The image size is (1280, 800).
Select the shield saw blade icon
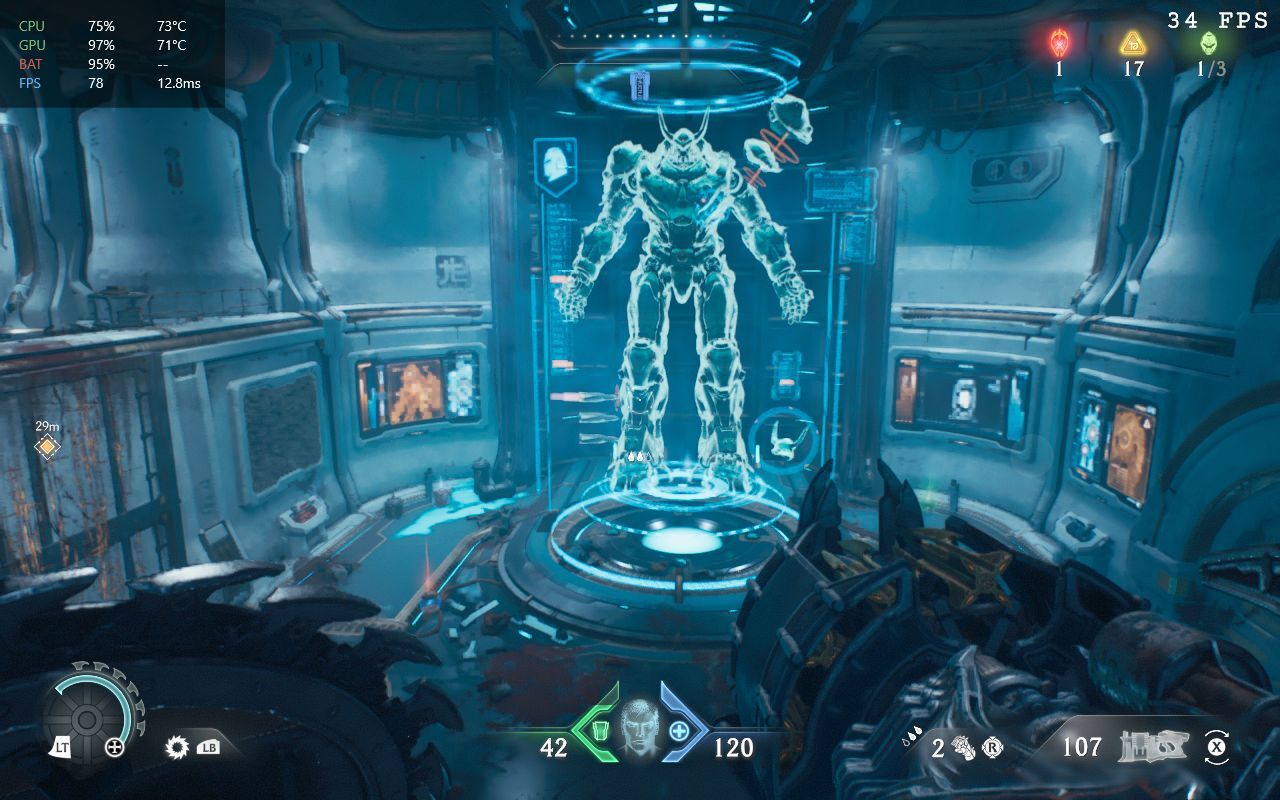179,746
